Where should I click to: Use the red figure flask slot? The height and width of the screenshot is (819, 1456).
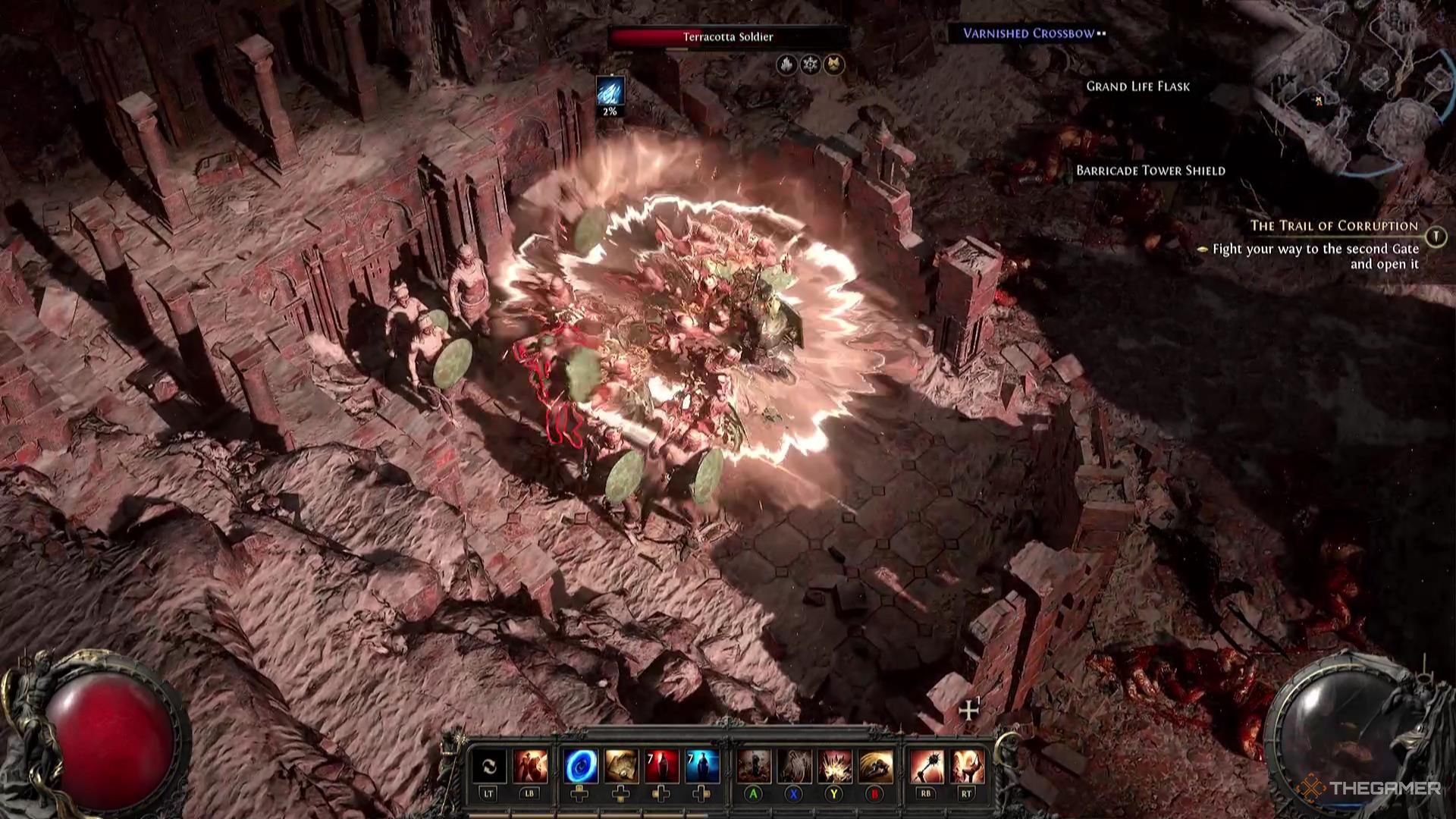tap(661, 767)
